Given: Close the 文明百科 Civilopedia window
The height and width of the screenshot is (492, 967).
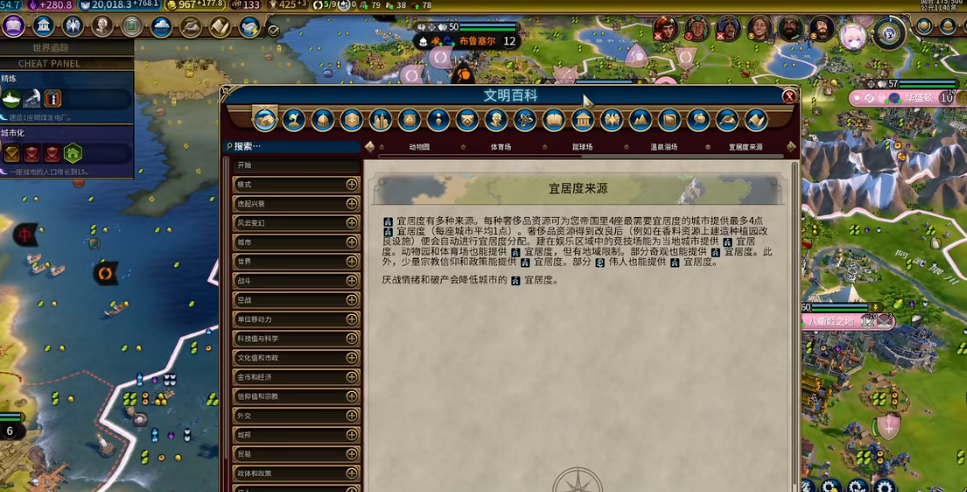Looking at the screenshot, I should pyautogui.click(x=789, y=96).
